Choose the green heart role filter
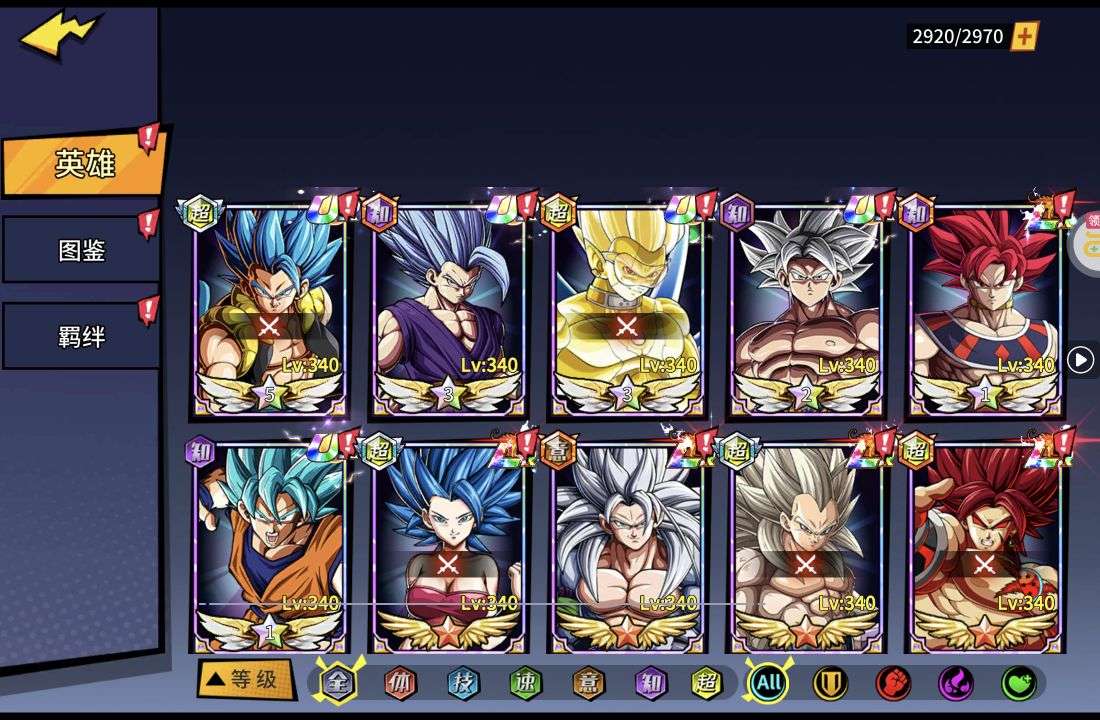This screenshot has width=1100, height=720. (x=1019, y=683)
